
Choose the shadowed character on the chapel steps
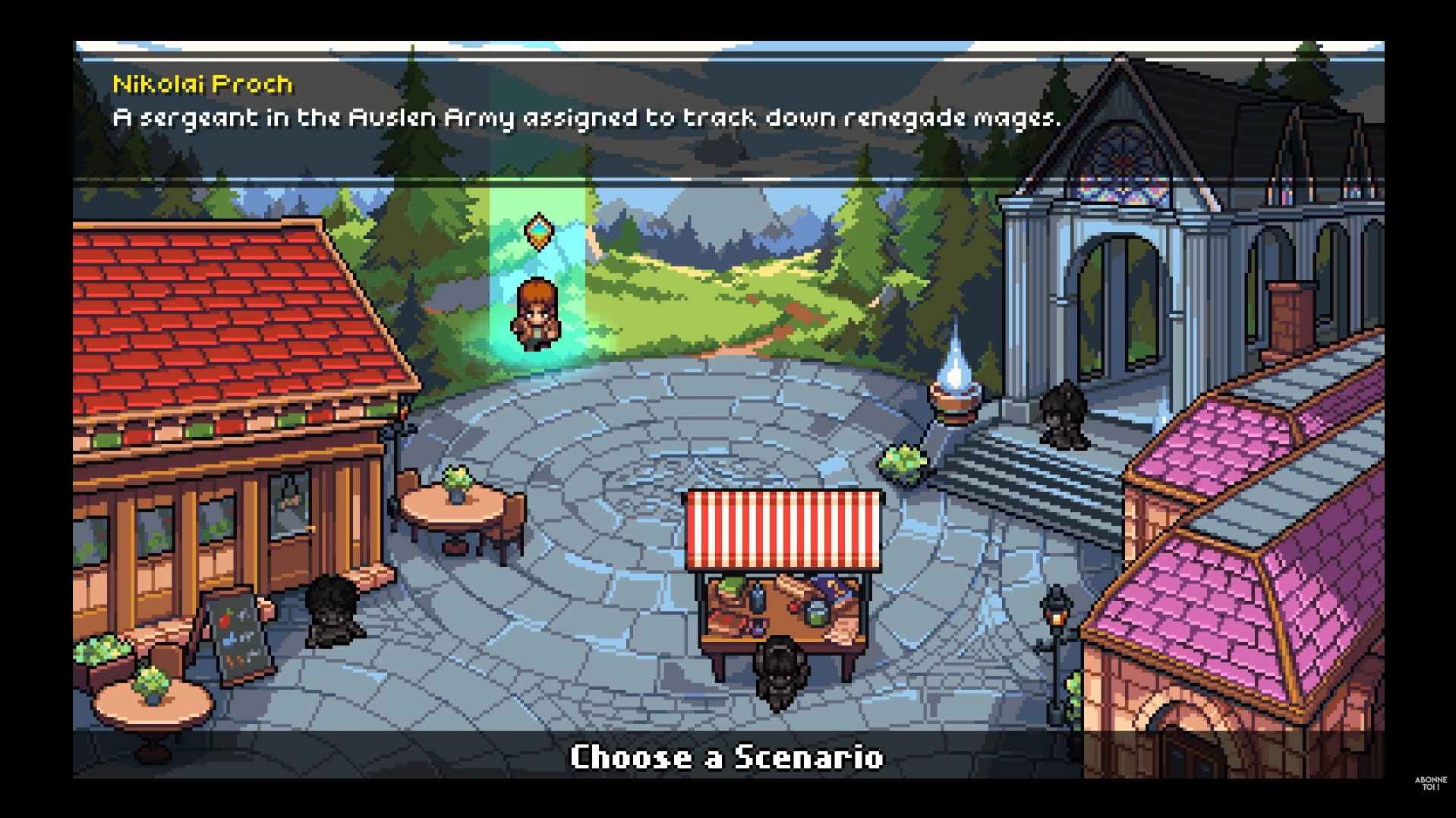pyautogui.click(x=1062, y=414)
